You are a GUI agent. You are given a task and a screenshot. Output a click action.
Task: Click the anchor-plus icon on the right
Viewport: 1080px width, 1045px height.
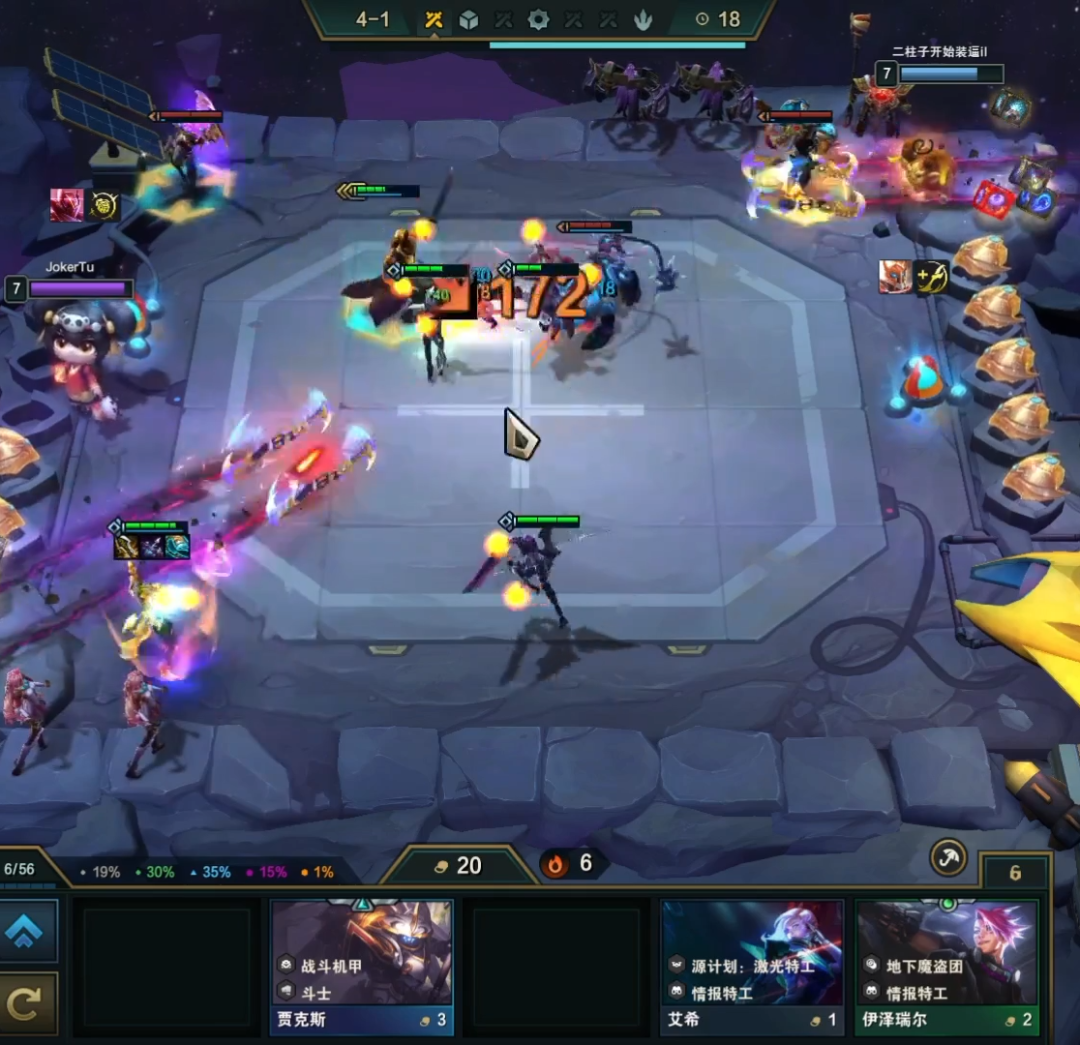931,277
